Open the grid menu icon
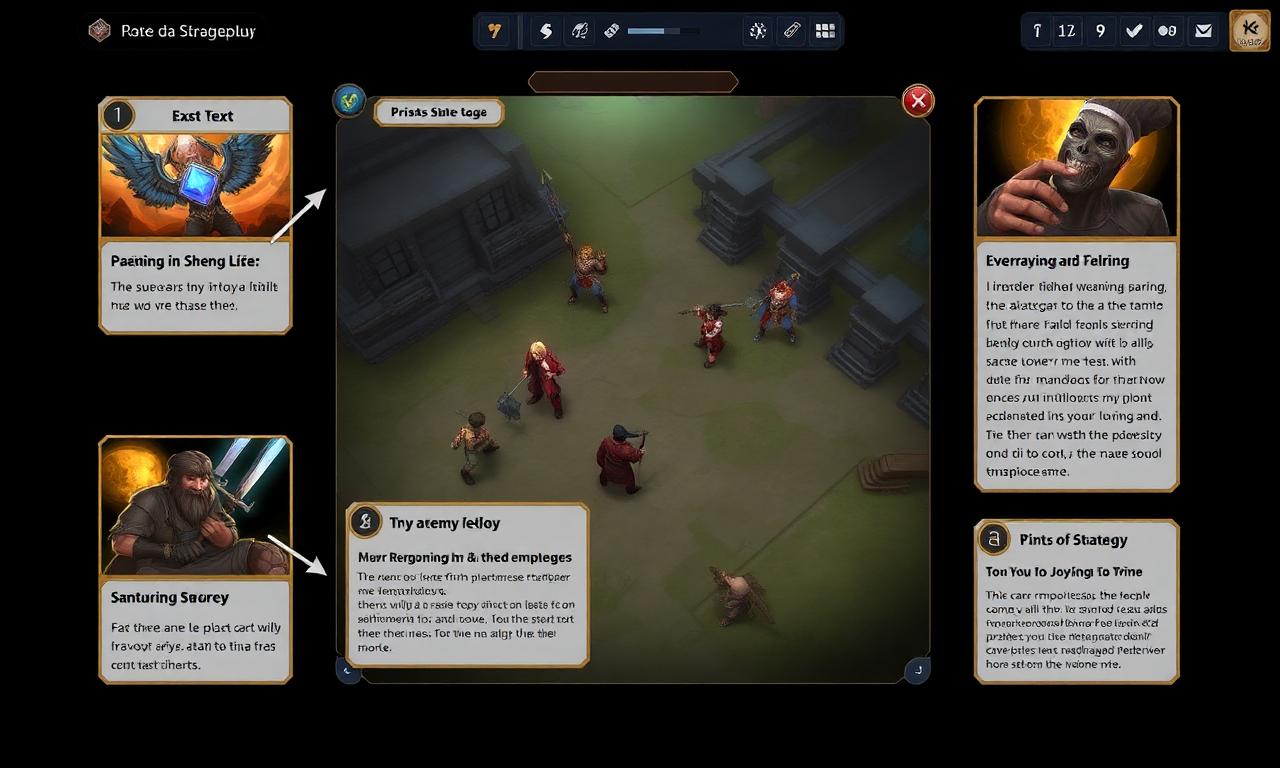This screenshot has width=1280, height=768. coord(825,31)
